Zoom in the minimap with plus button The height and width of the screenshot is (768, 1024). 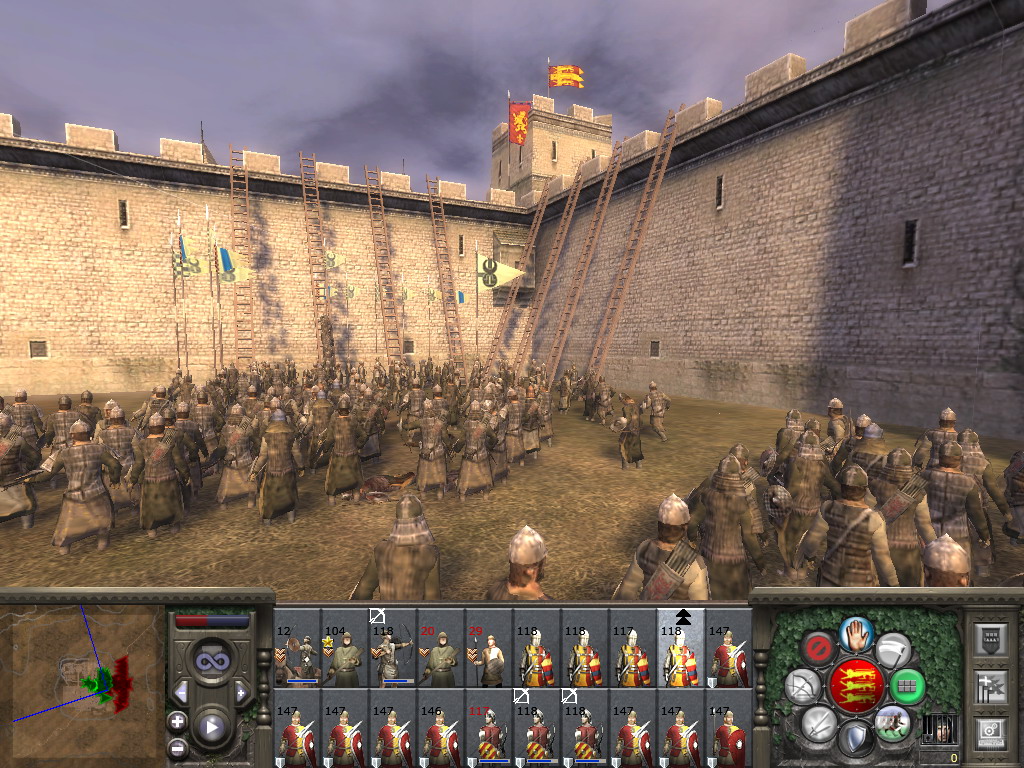click(x=177, y=721)
